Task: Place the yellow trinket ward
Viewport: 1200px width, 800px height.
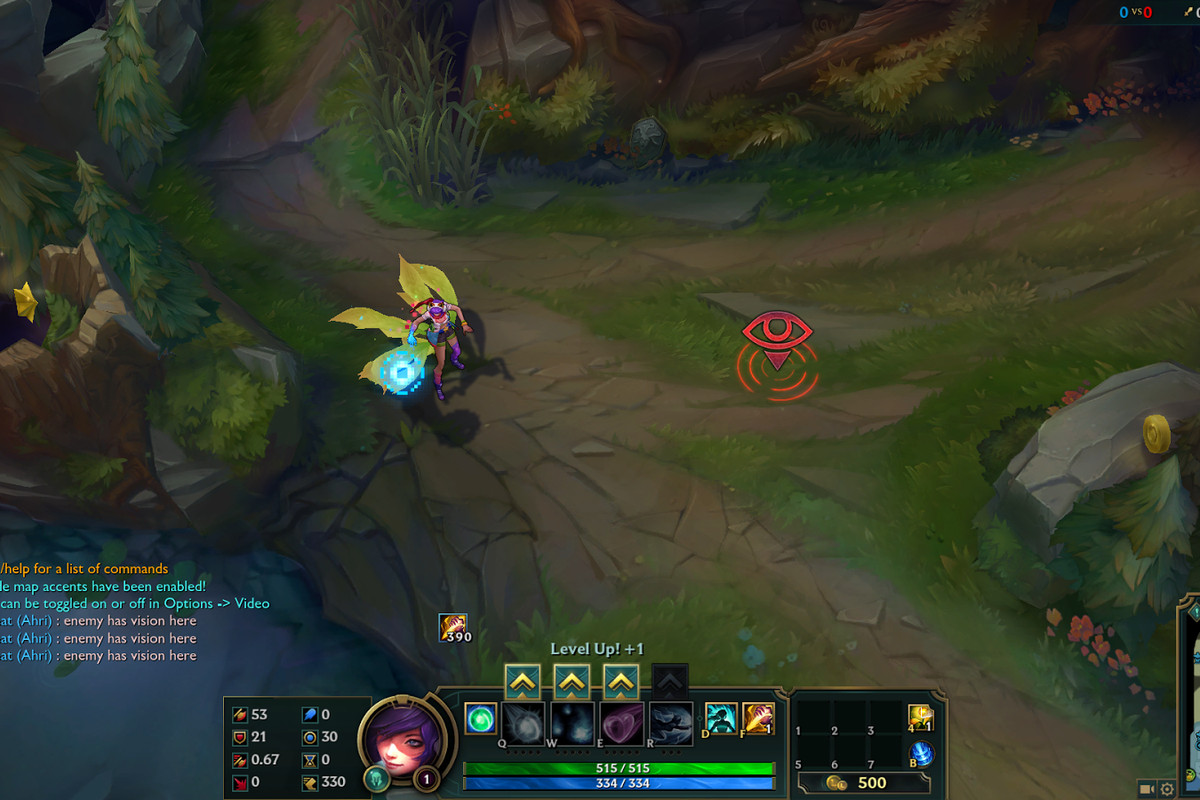Action: (x=920, y=717)
